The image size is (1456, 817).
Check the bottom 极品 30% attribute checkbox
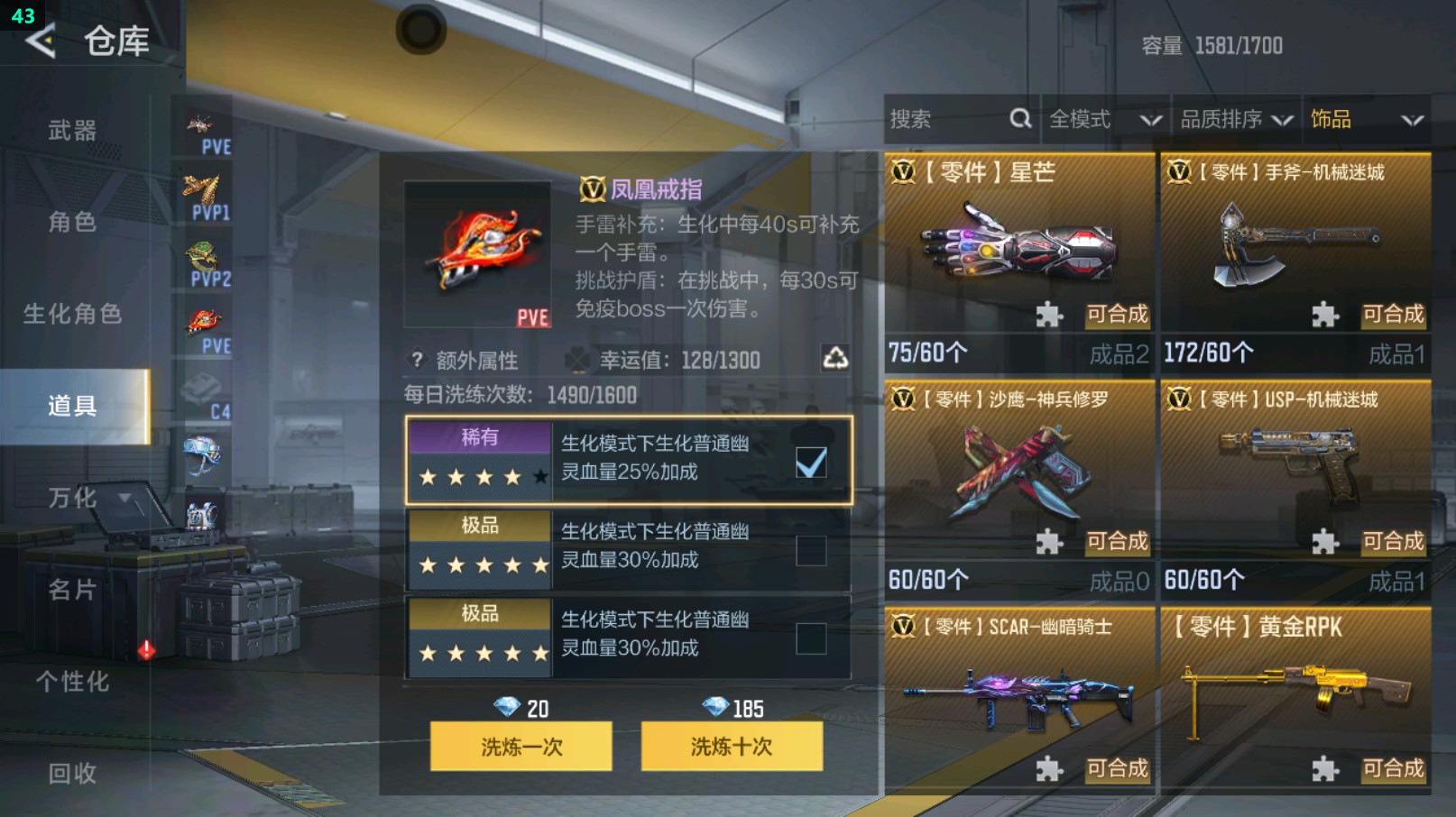pos(811,638)
